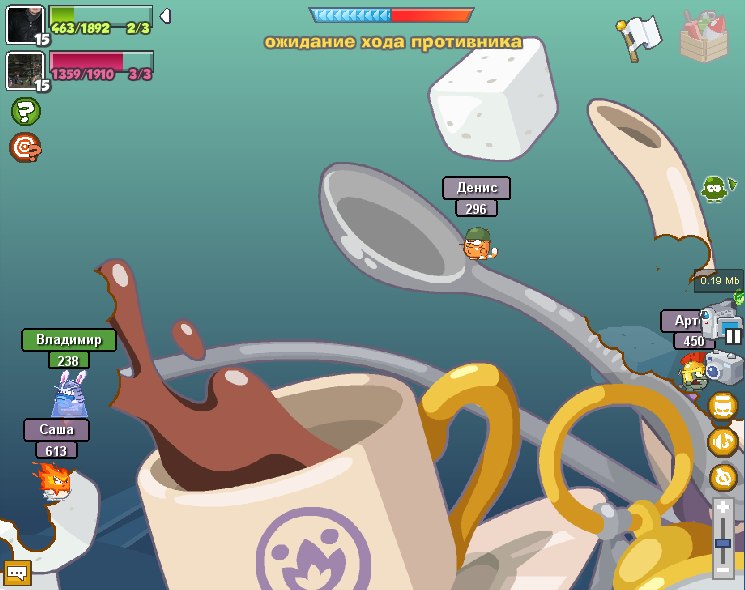745x590 pixels.
Task: Select the green team player avatar
Action: coord(23,24)
